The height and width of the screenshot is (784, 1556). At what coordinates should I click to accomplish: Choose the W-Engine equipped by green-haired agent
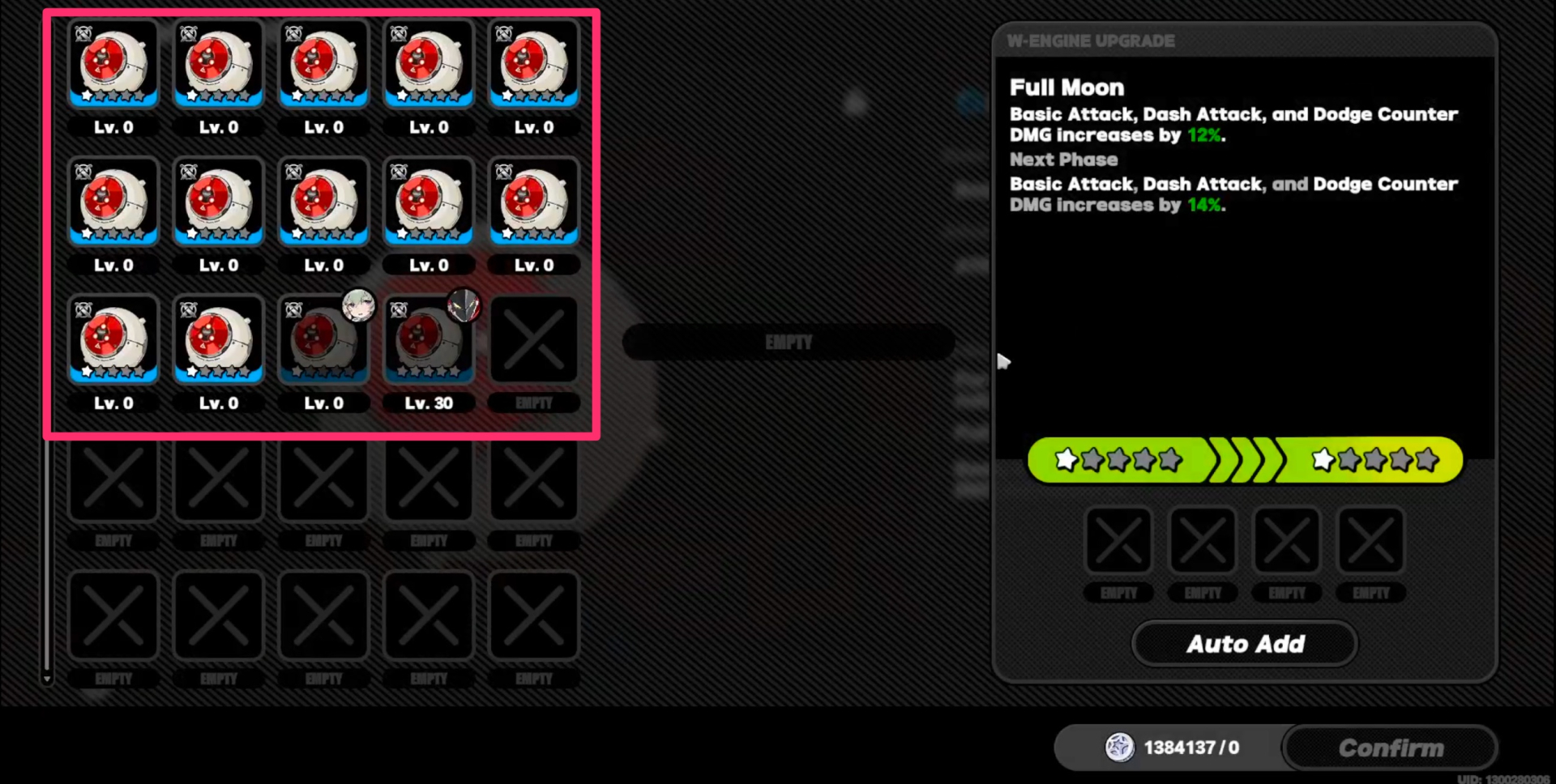pos(323,341)
